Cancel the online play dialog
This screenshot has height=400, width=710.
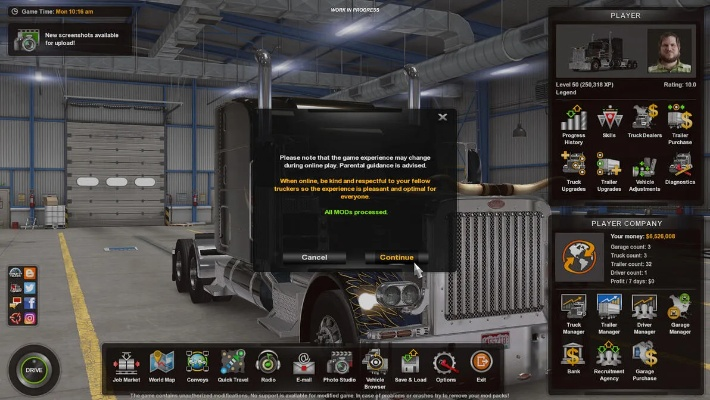pos(314,257)
